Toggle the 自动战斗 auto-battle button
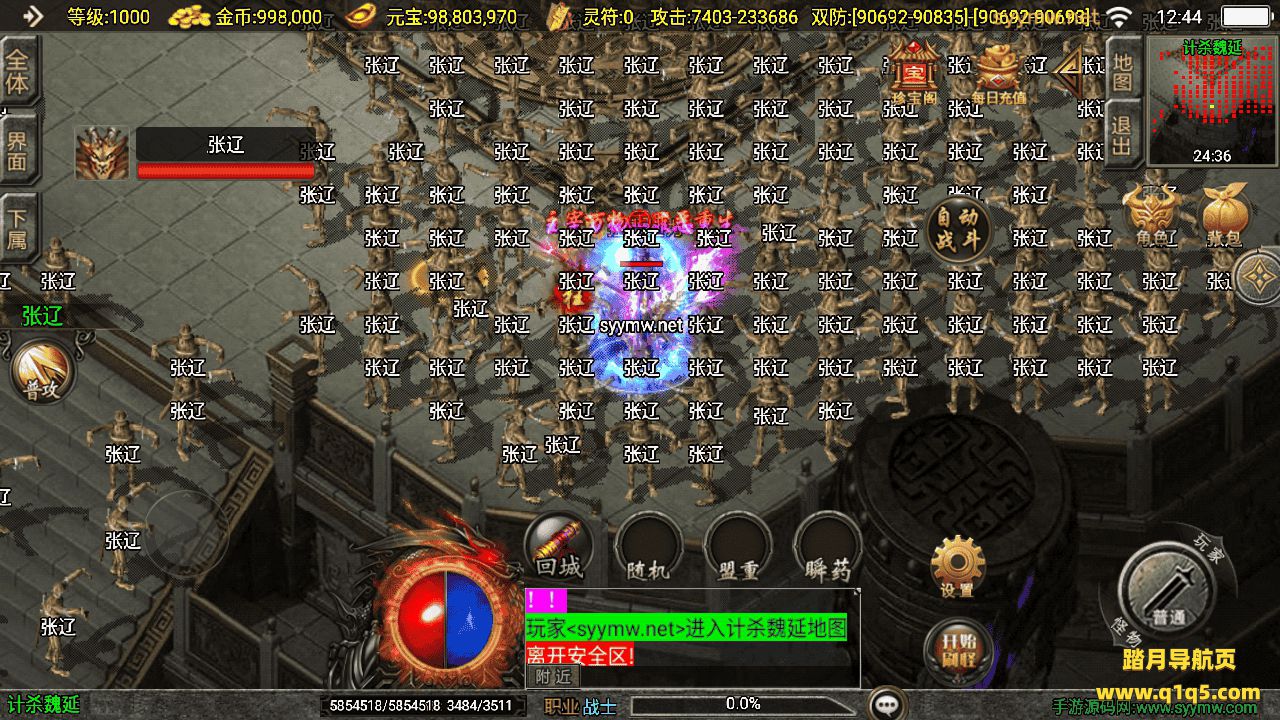Screen dimensions: 1280x720 [957, 229]
